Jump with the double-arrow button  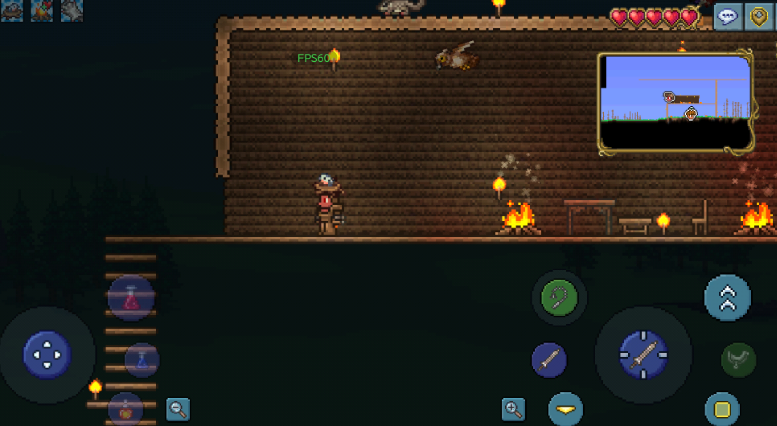point(727,297)
